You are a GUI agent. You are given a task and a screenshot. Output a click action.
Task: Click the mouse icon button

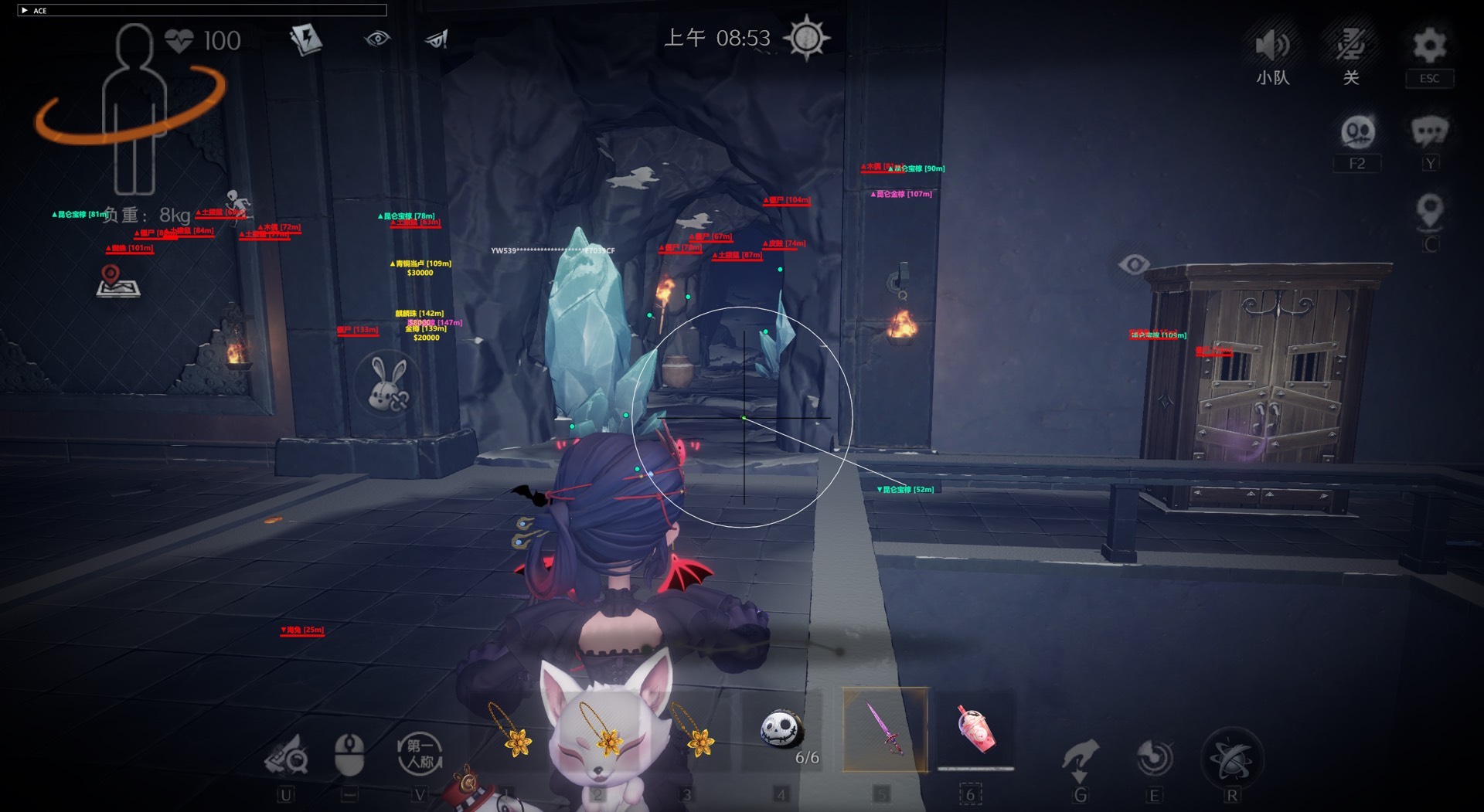click(x=349, y=754)
